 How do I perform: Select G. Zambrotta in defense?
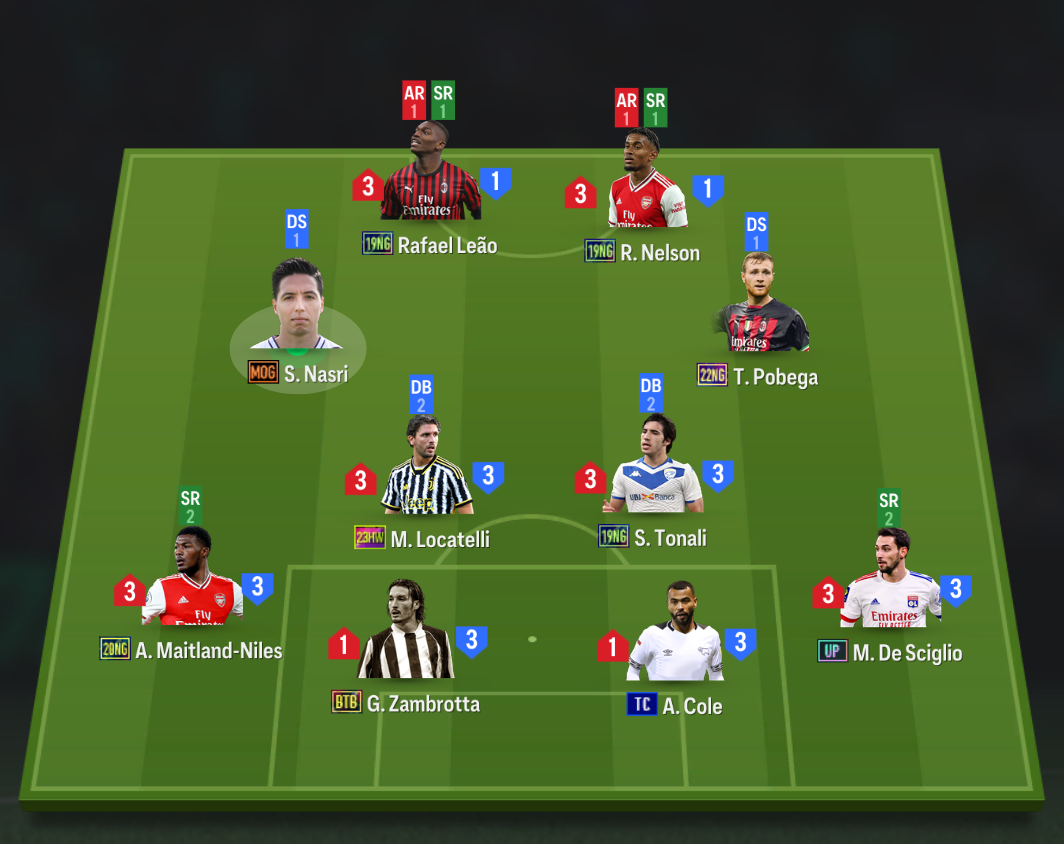(406, 635)
